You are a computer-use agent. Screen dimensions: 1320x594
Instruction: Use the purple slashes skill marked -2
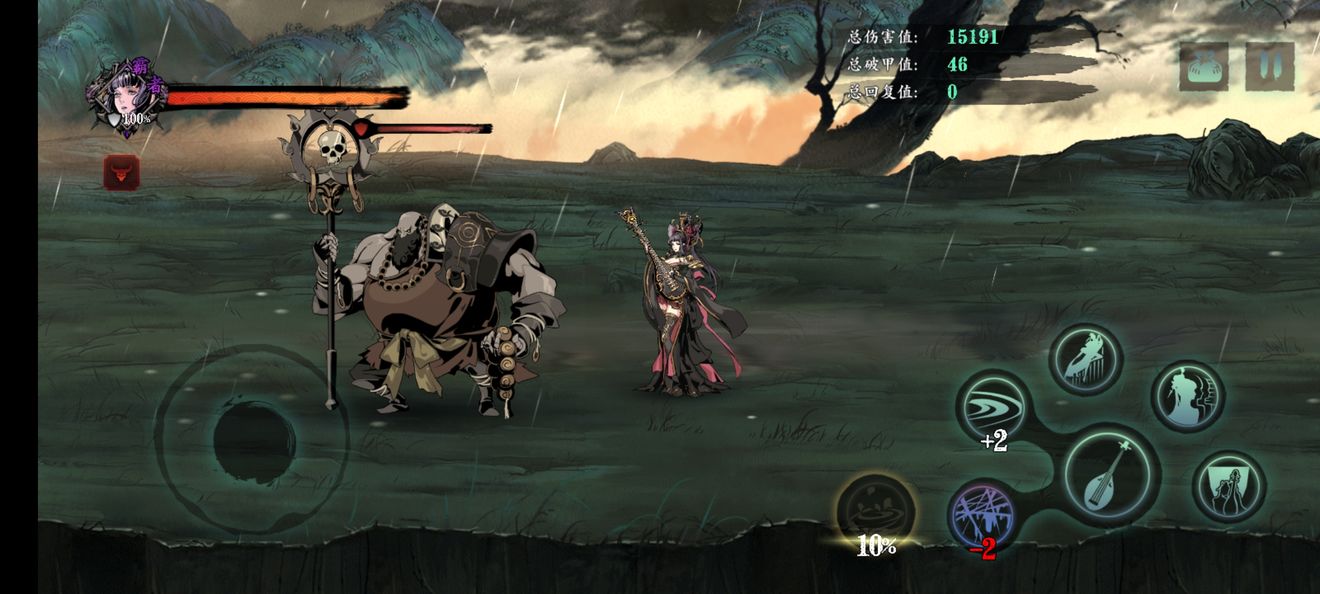pos(984,514)
